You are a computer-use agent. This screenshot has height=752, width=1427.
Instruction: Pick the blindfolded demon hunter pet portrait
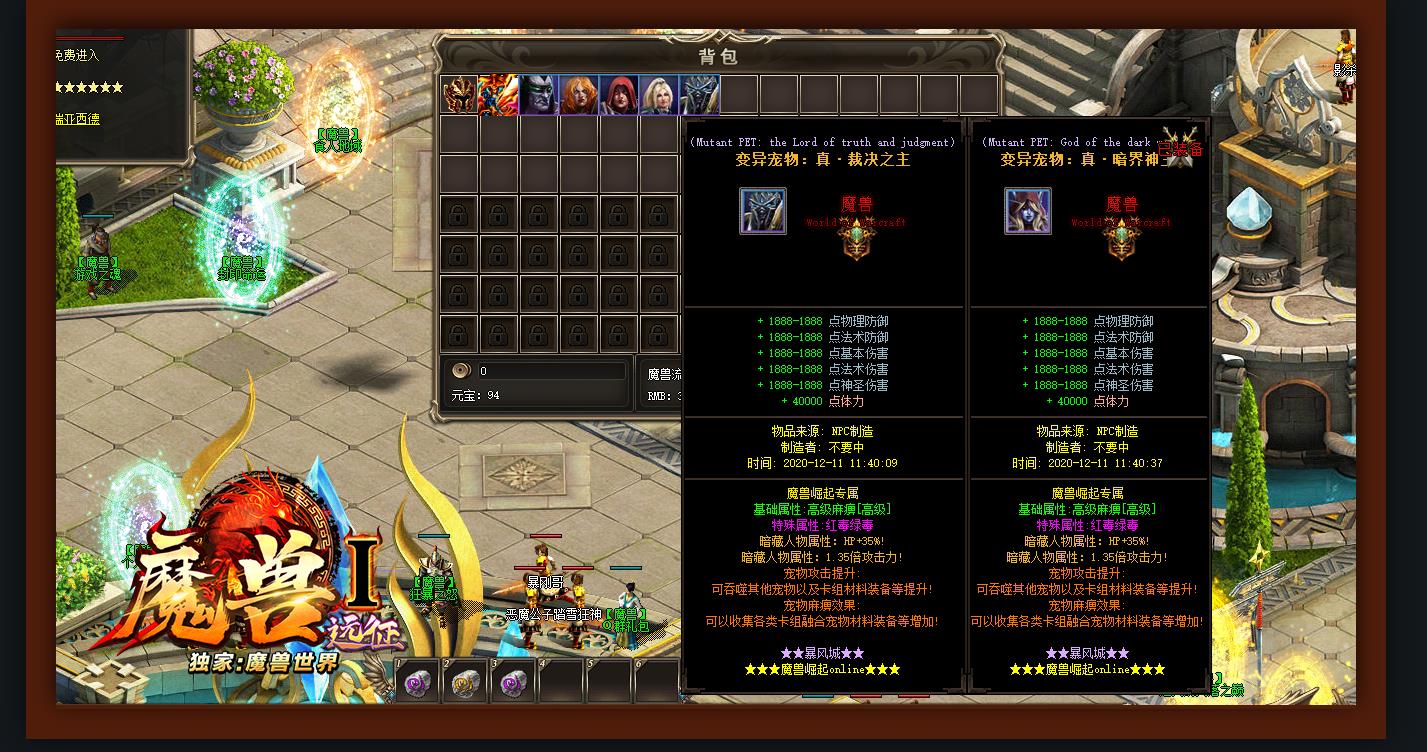539,95
